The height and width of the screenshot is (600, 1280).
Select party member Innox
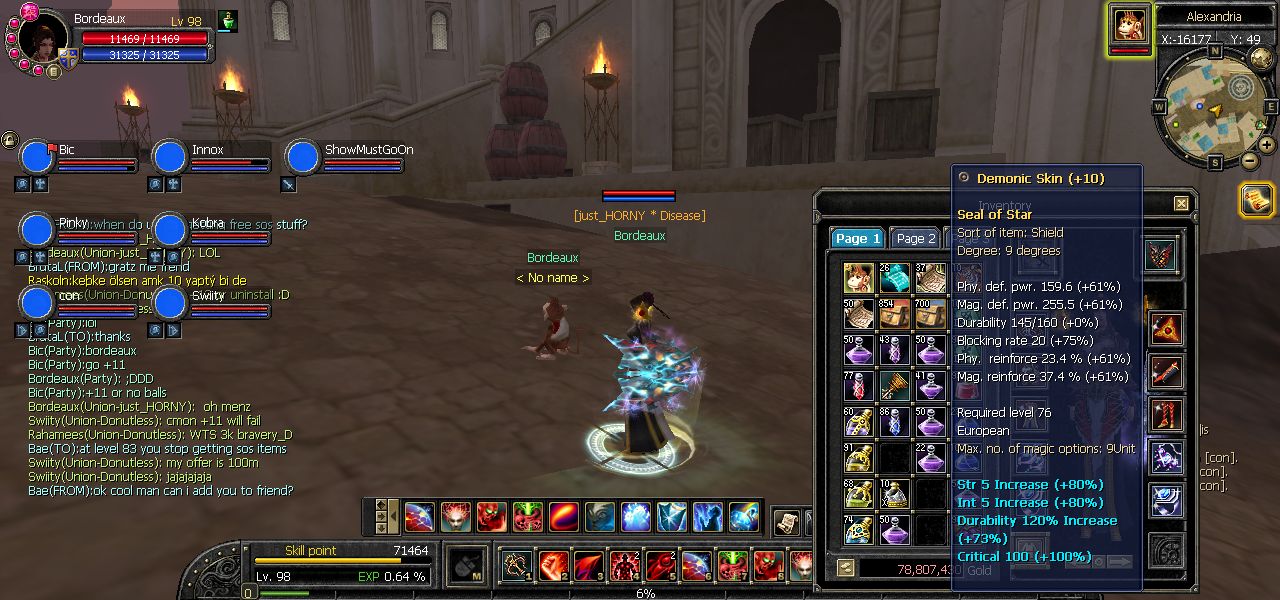tap(170, 157)
